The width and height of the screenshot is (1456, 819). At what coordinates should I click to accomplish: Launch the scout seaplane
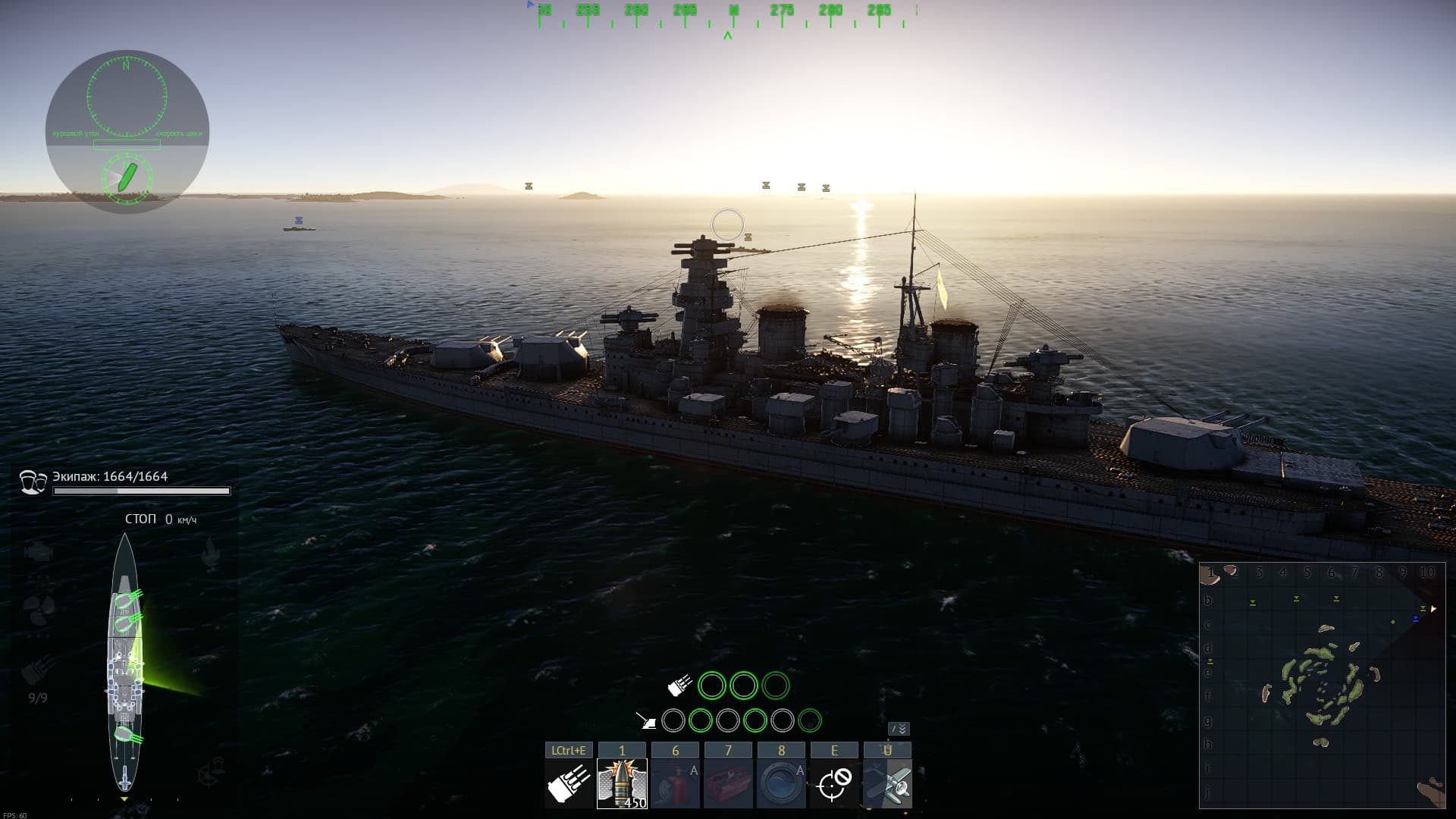pos(887,783)
